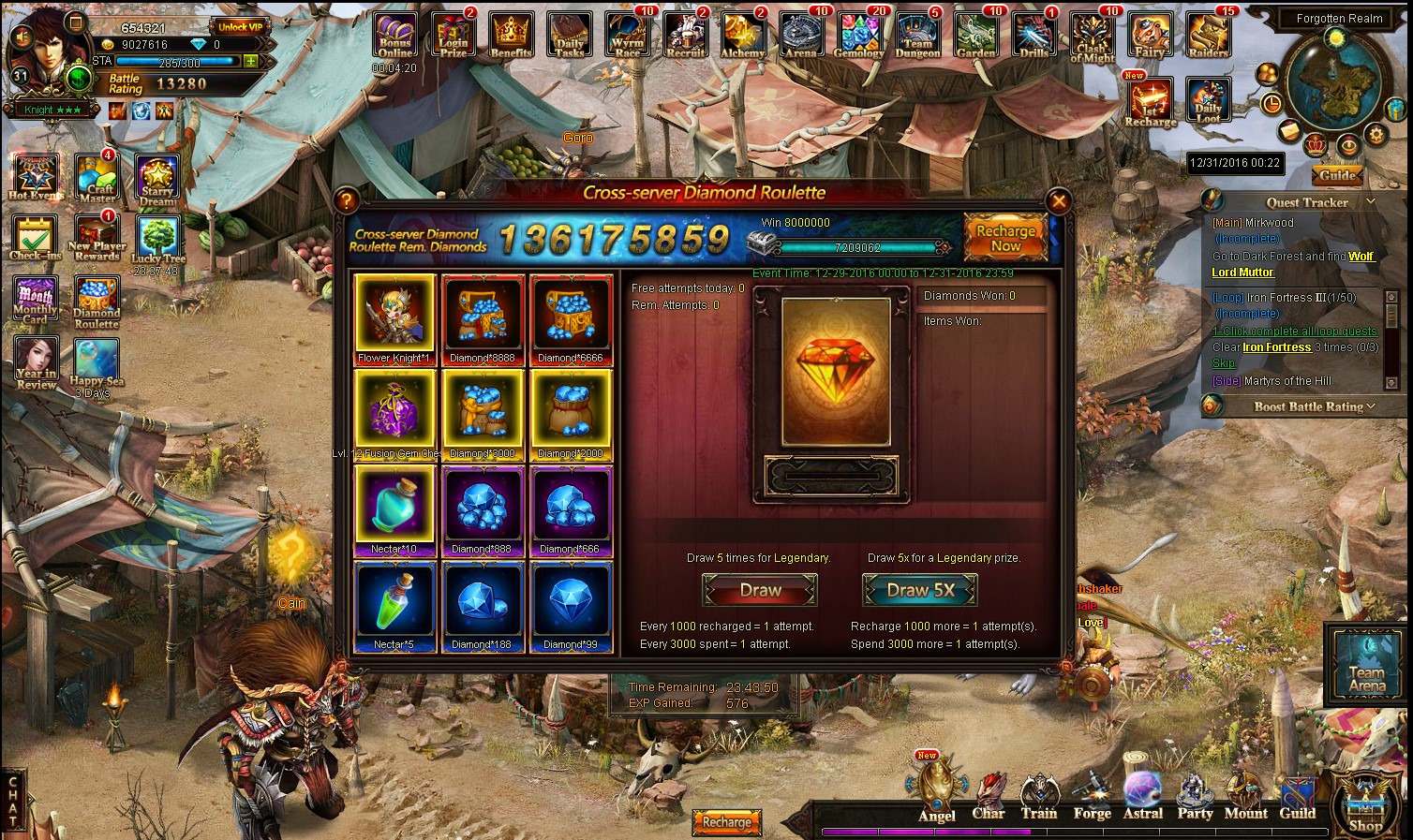The height and width of the screenshot is (840, 1413).
Task: Hit the Recharge Now button
Action: click(x=1005, y=237)
